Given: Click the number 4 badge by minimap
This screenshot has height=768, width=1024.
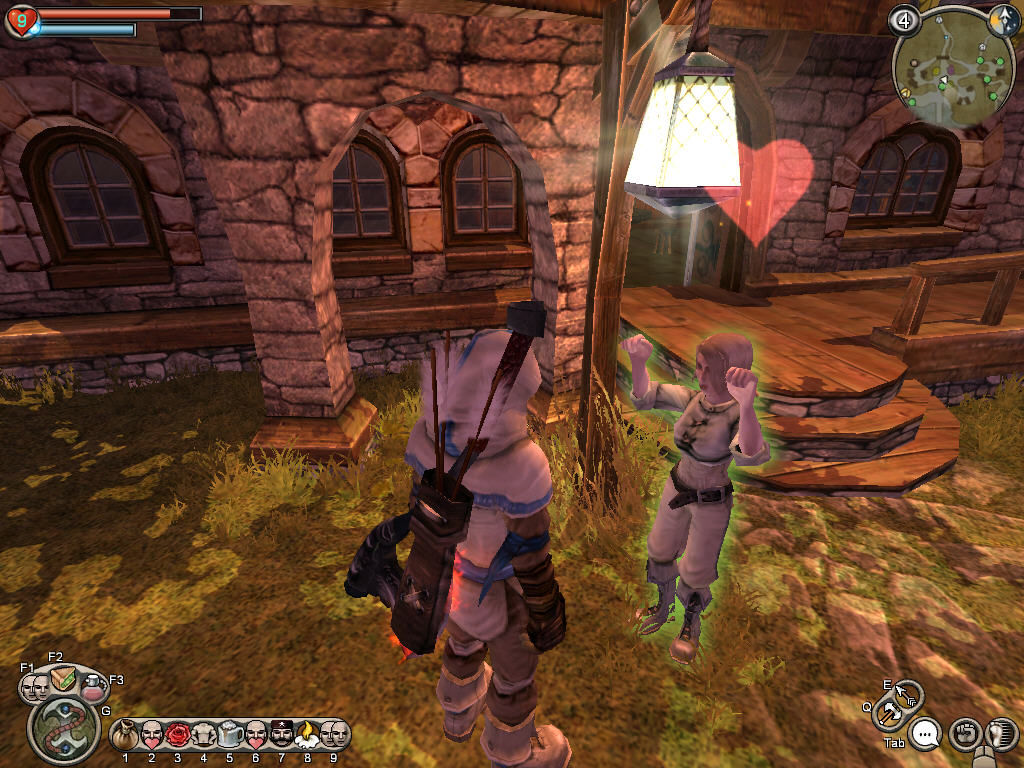Looking at the screenshot, I should pyautogui.click(x=906, y=20).
